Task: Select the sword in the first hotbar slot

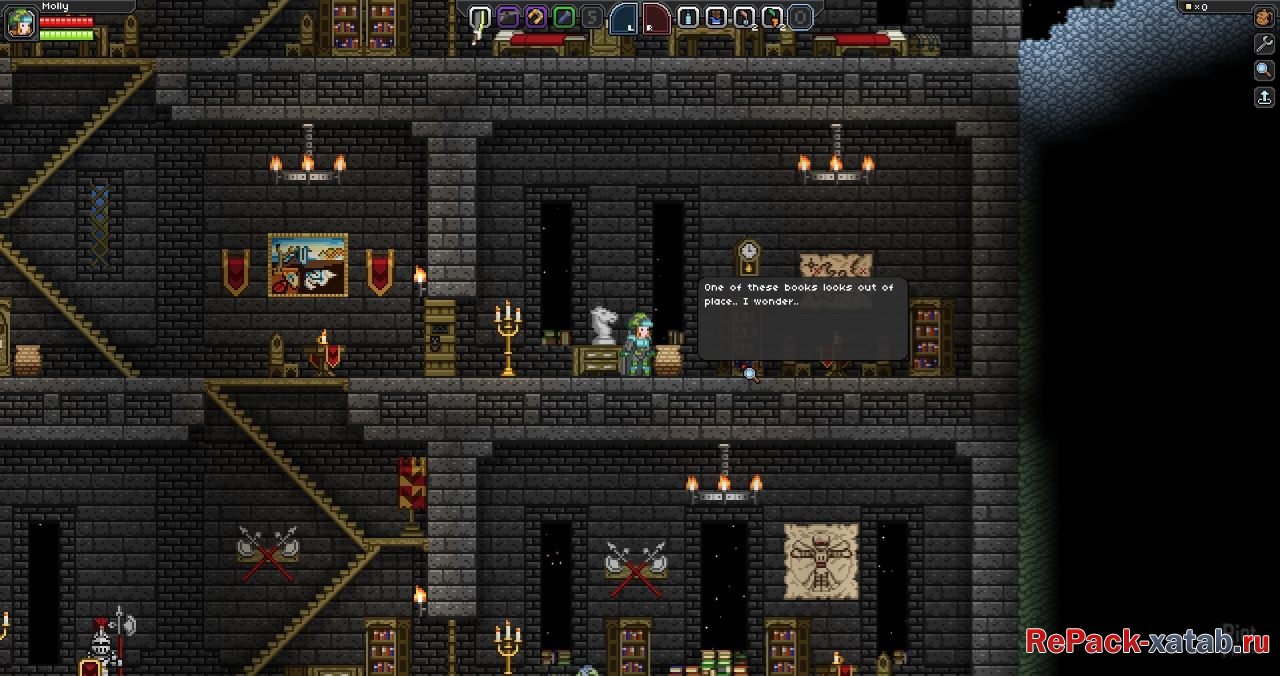Action: [x=481, y=17]
